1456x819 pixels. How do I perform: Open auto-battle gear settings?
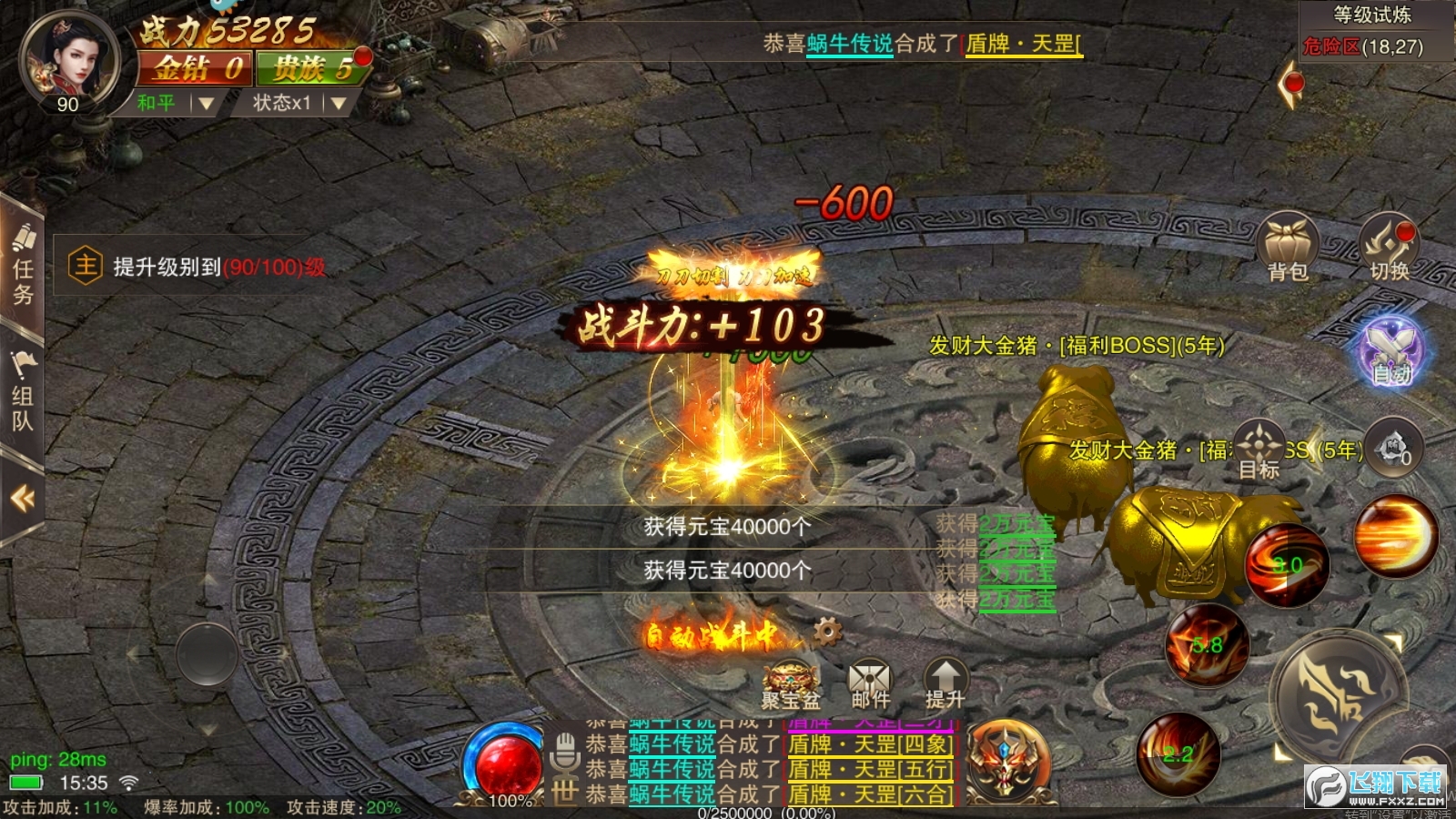[x=827, y=631]
